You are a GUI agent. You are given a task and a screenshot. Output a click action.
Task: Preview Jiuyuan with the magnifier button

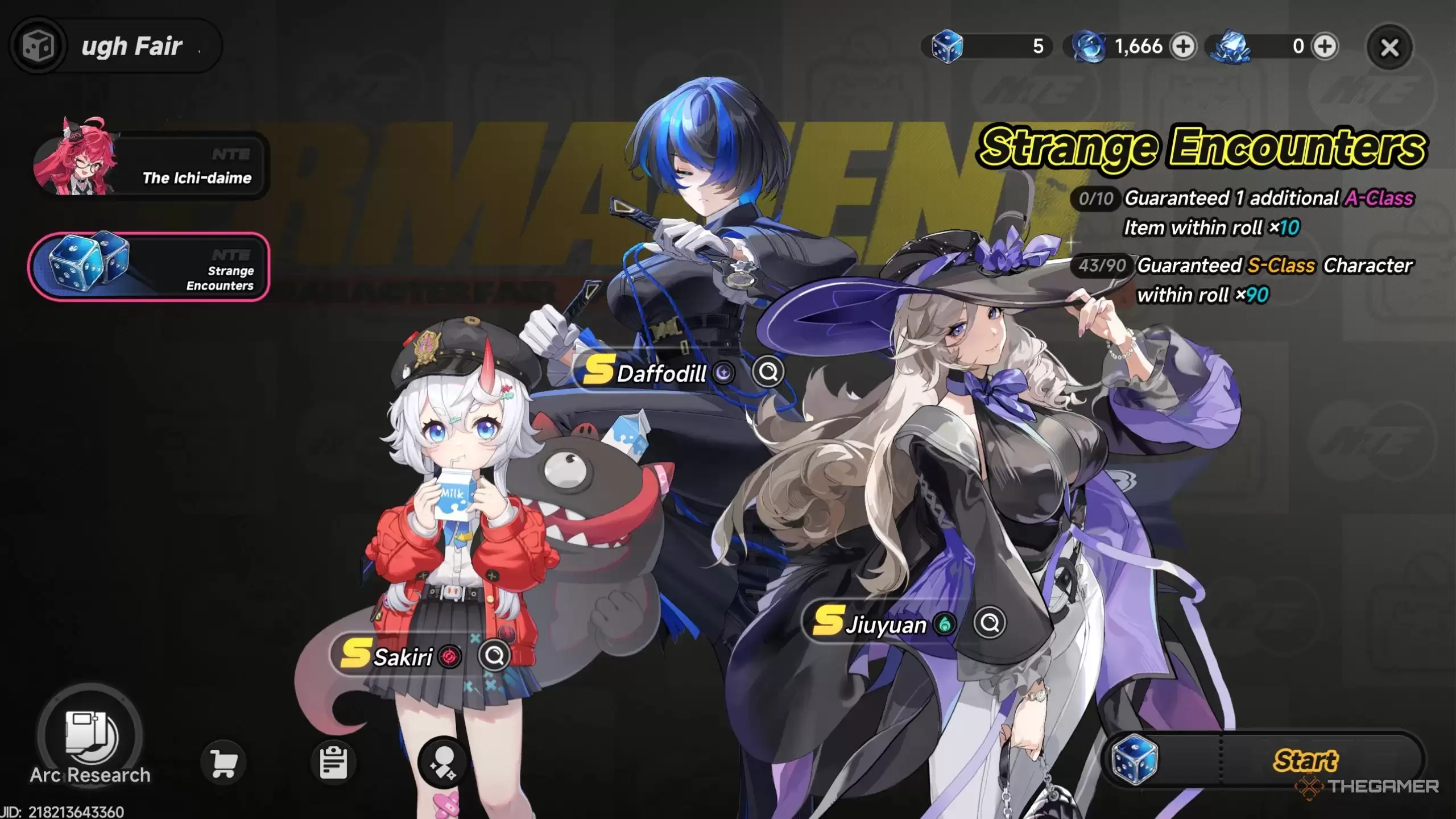(x=990, y=623)
